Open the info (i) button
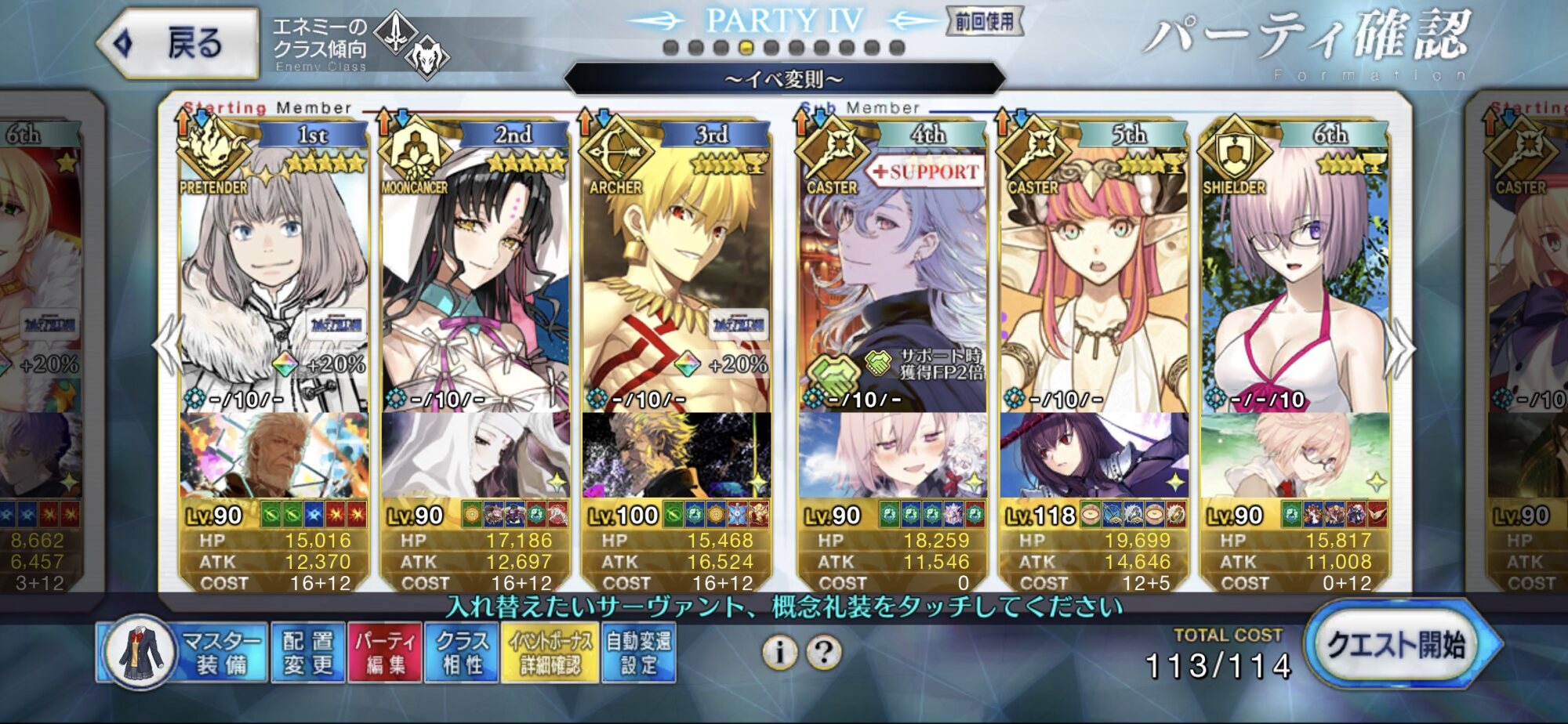Screen dimensions: 1568x724 (x=780, y=652)
